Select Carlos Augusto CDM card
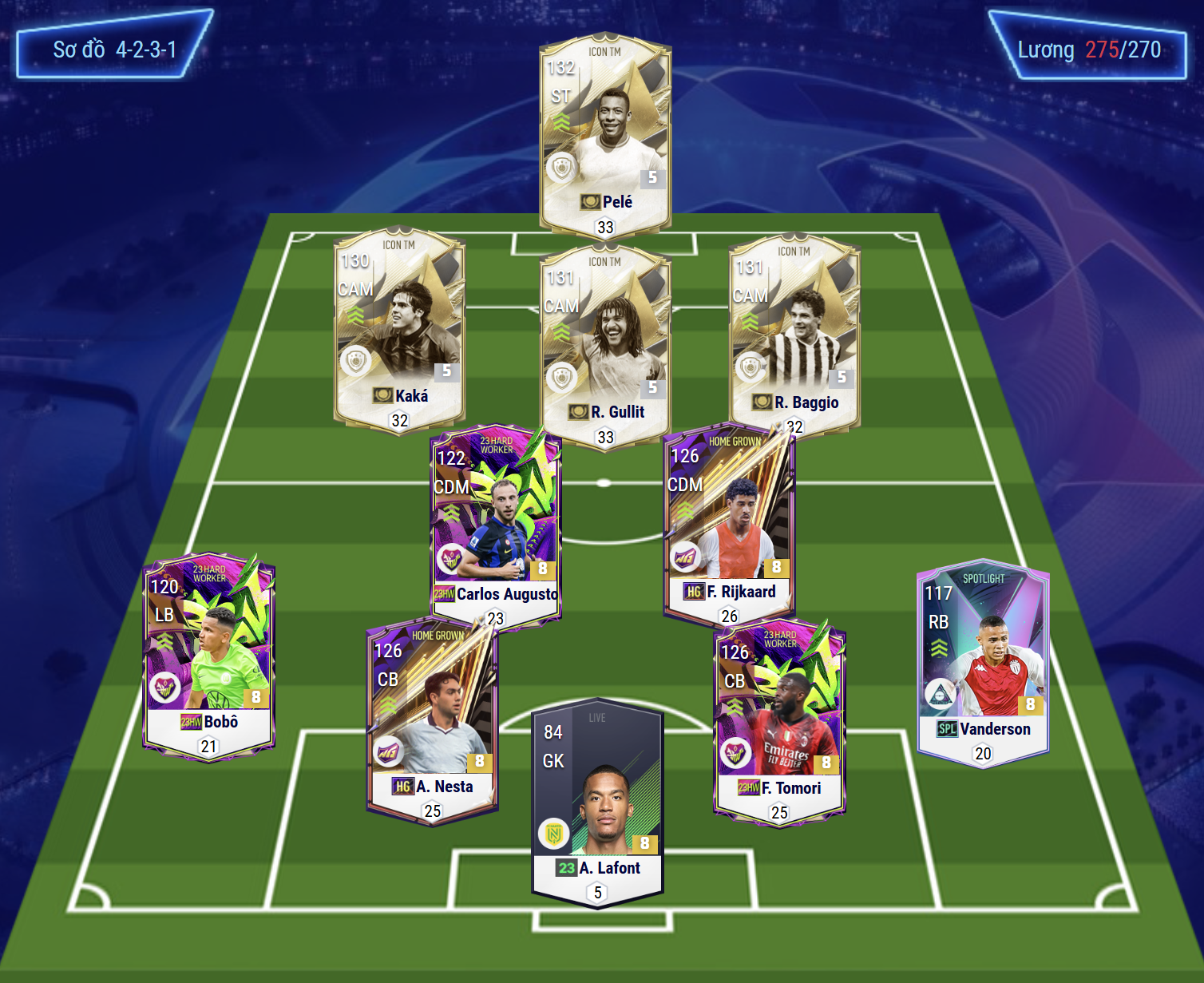The width and height of the screenshot is (1204, 983). point(495,523)
